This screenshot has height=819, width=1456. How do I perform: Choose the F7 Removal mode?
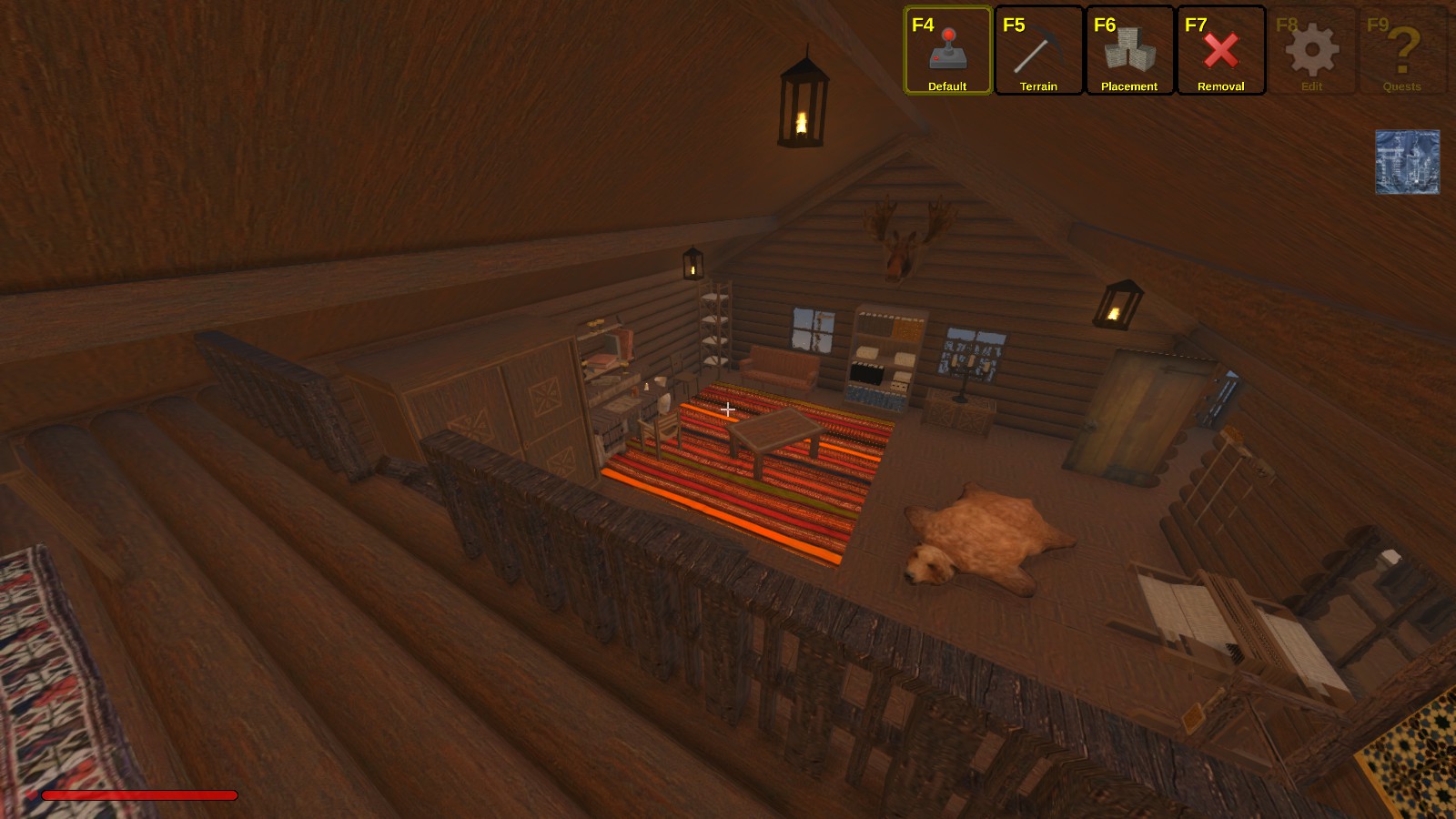1220,51
